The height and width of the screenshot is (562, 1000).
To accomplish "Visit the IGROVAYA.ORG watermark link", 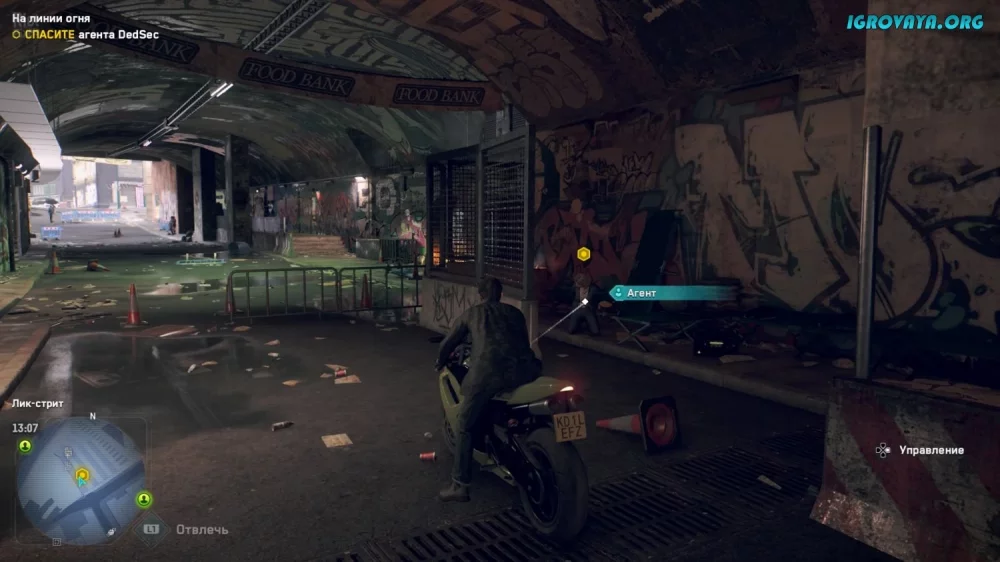I will [914, 23].
